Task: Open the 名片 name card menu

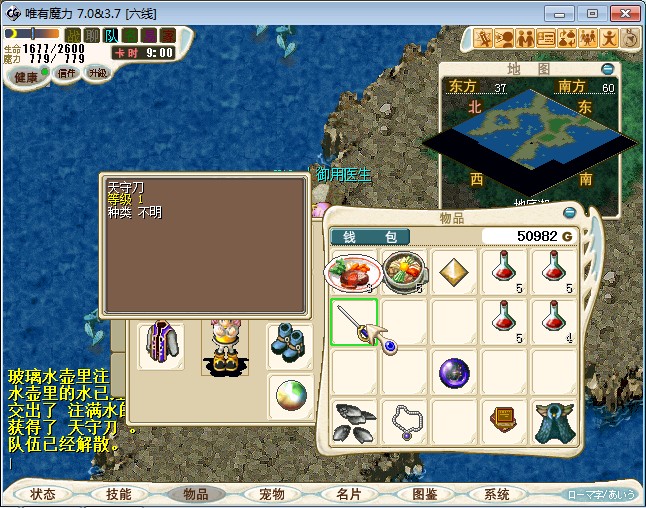Action: coord(348,494)
